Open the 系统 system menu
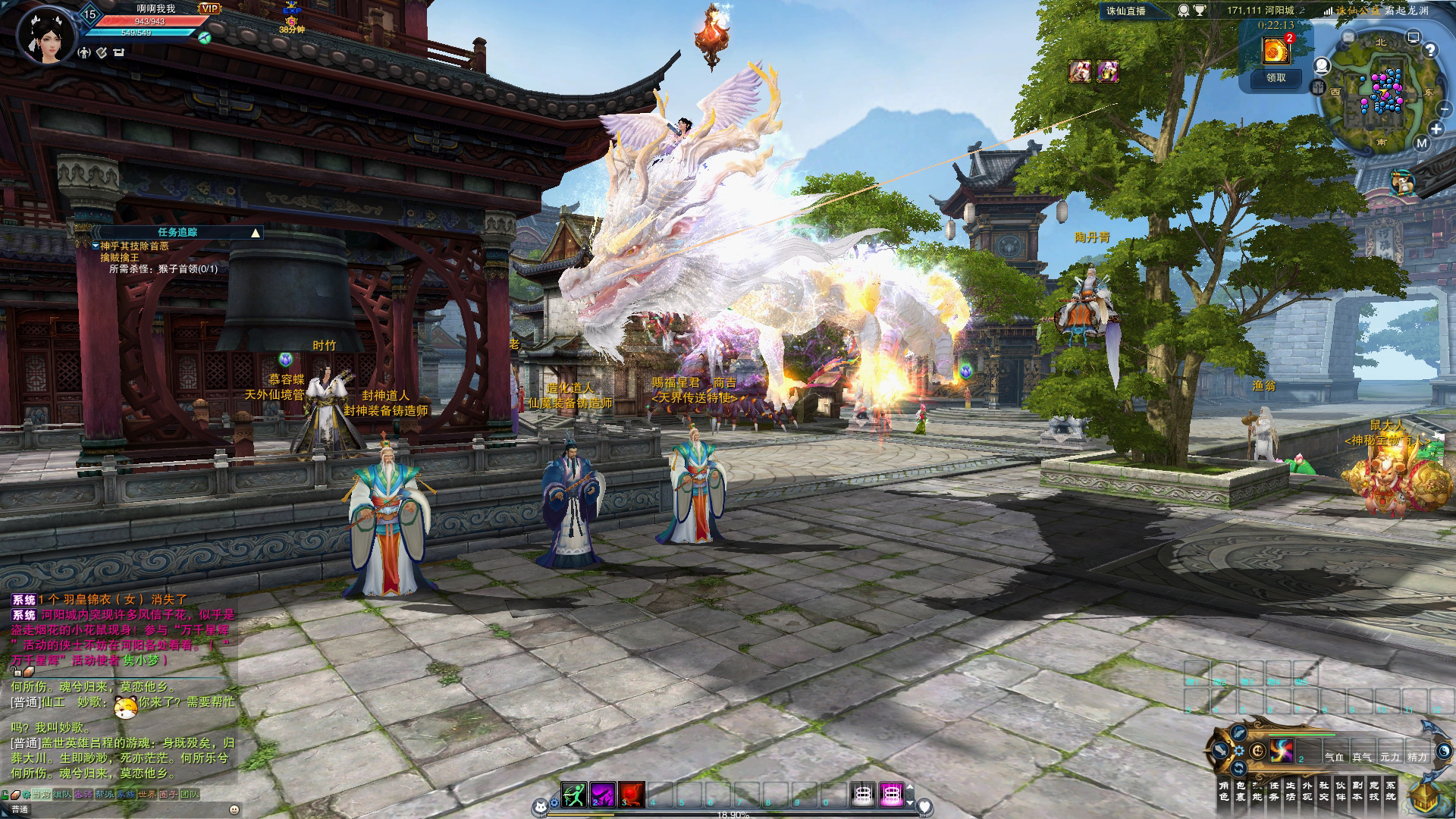The image size is (1456, 819). coord(1391,791)
